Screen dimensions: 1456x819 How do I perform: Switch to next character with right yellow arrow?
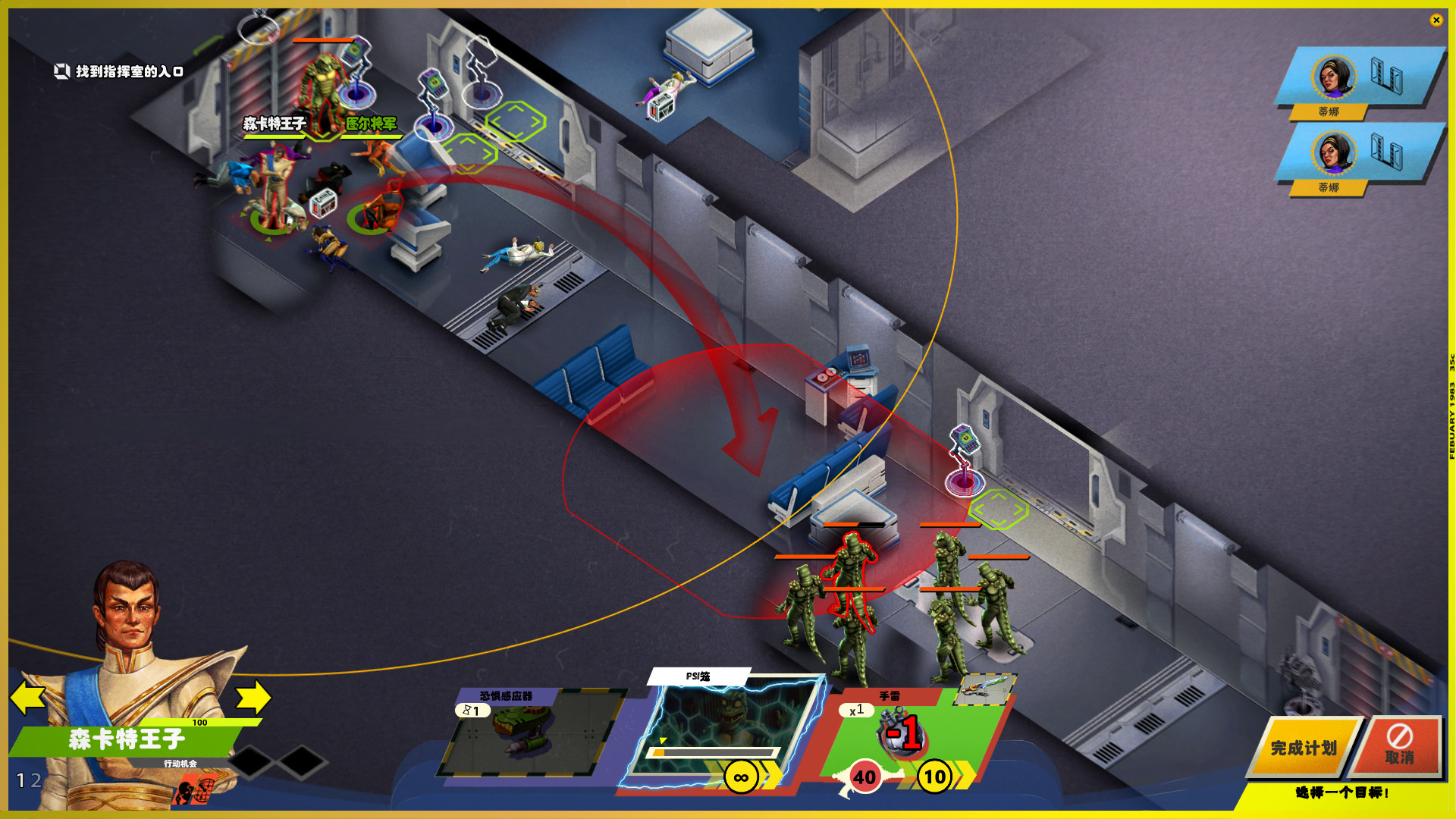tap(254, 697)
